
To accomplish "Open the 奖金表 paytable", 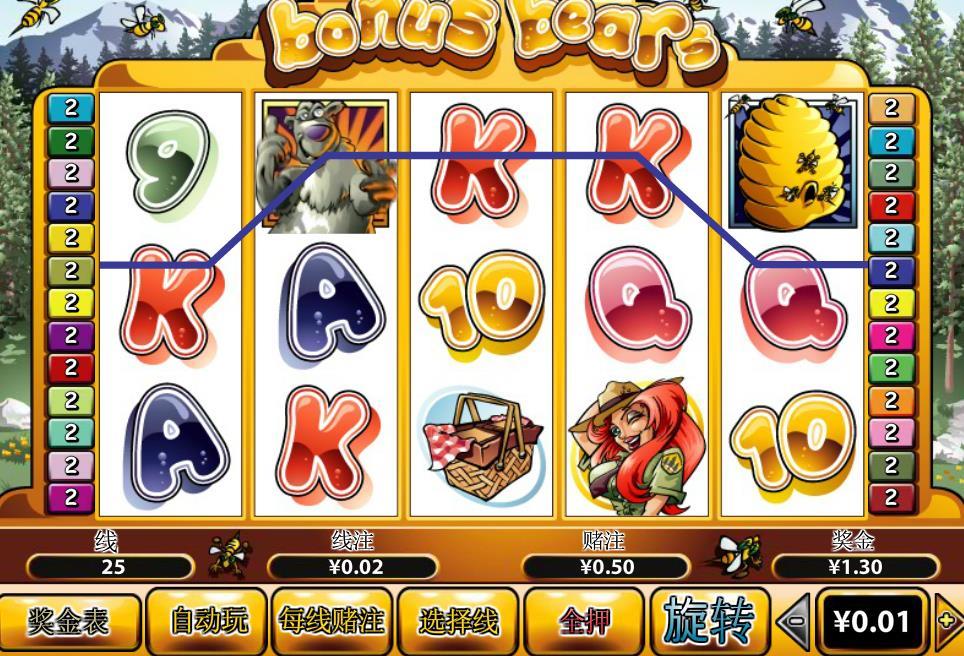I will pos(68,622).
